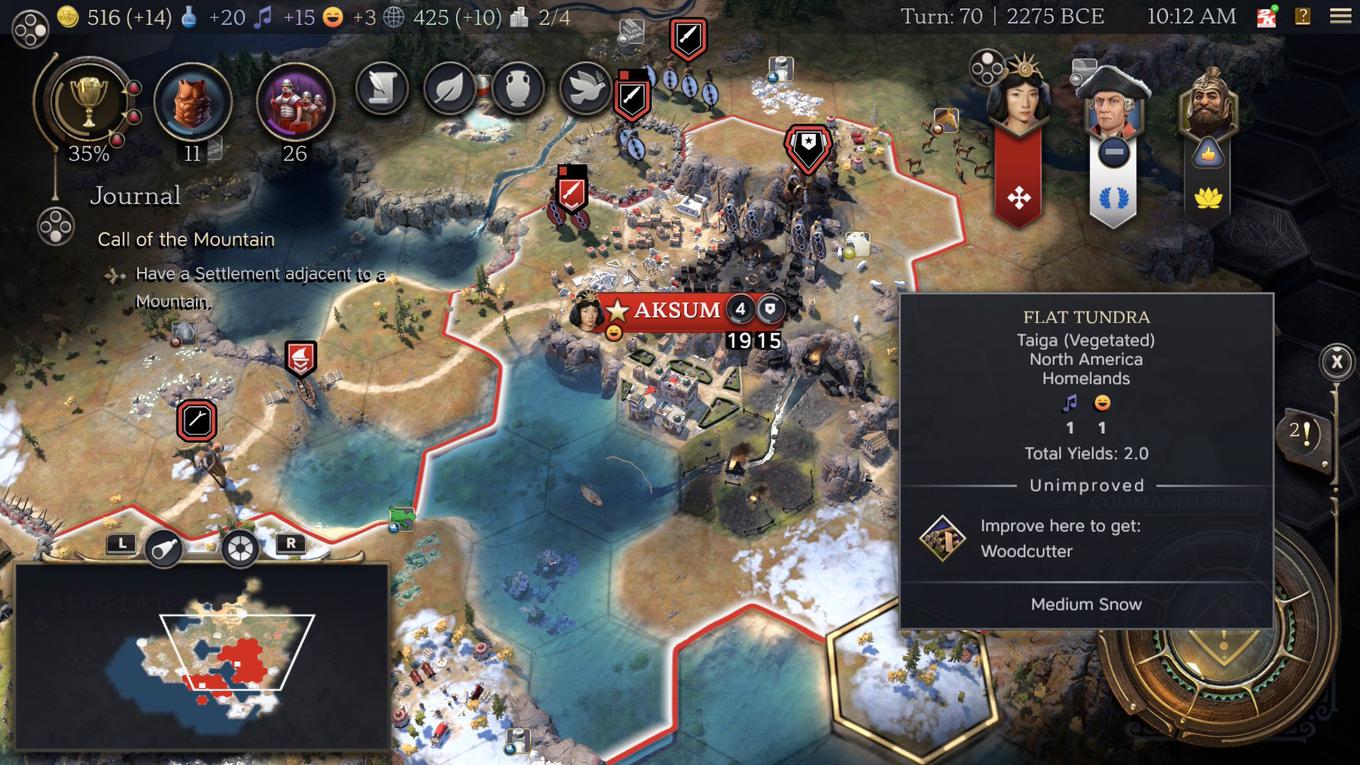Open the Civilopedia question mark book
The image size is (1360, 765).
point(1302,16)
